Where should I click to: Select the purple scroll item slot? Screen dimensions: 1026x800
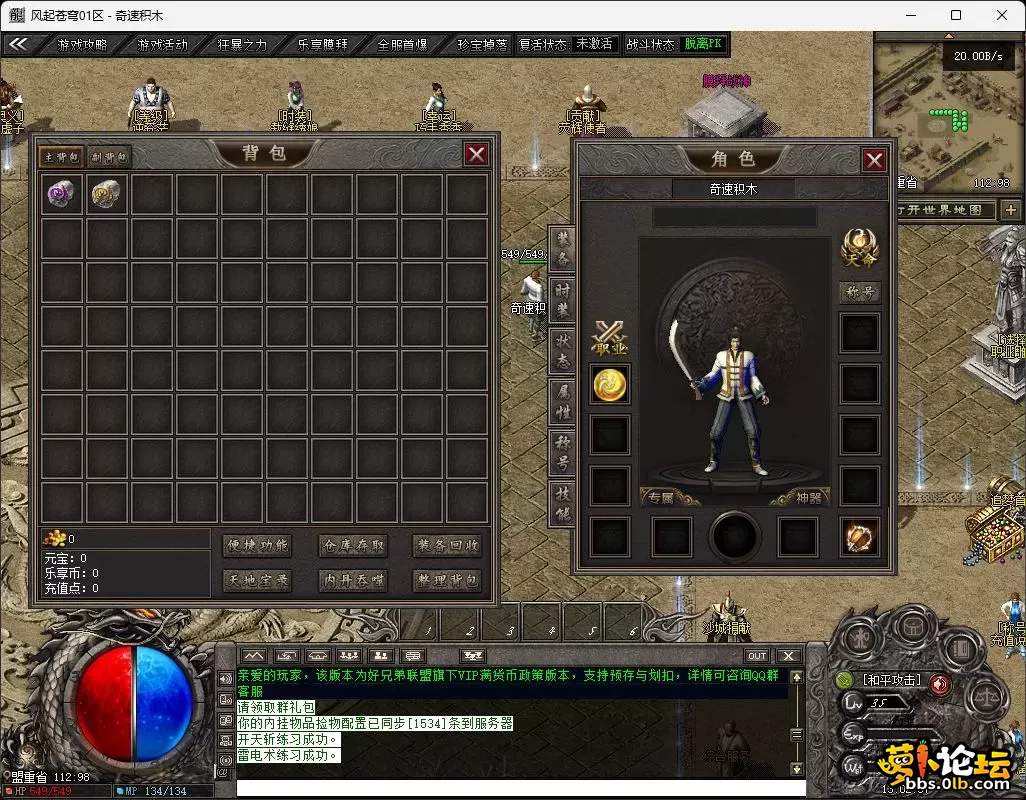pyautogui.click(x=62, y=194)
